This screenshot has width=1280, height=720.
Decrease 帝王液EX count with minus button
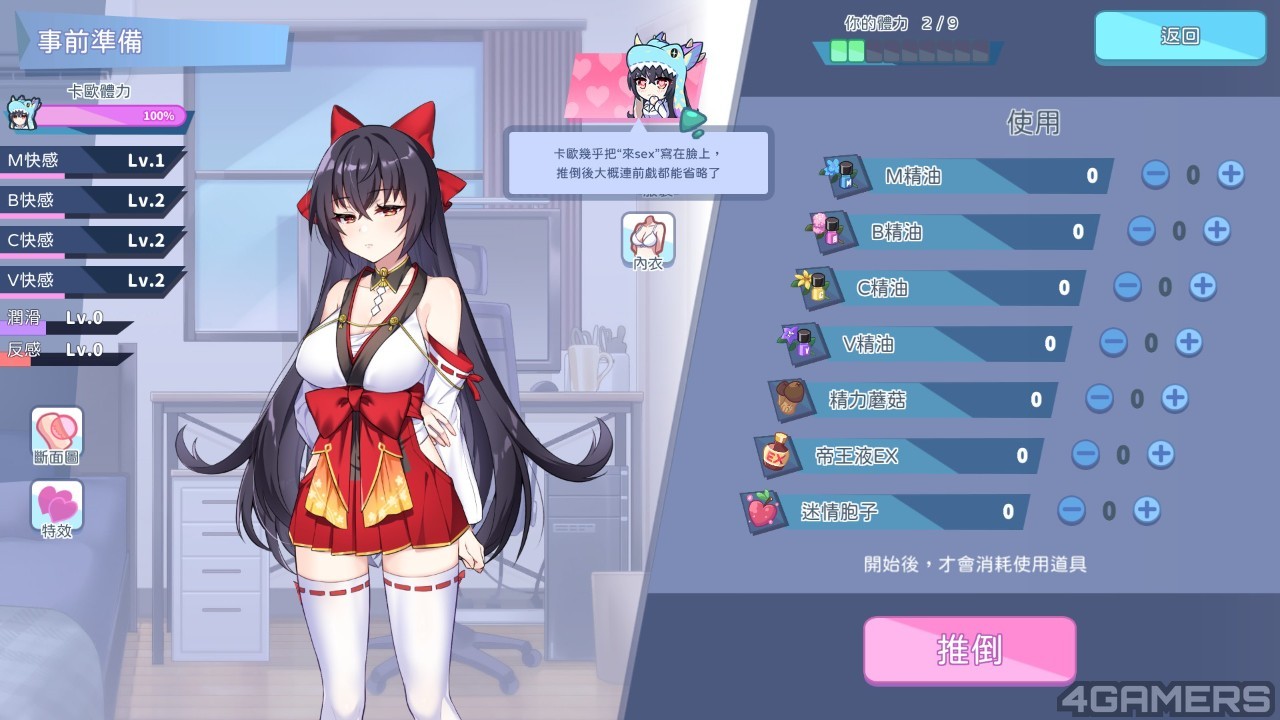[1085, 455]
